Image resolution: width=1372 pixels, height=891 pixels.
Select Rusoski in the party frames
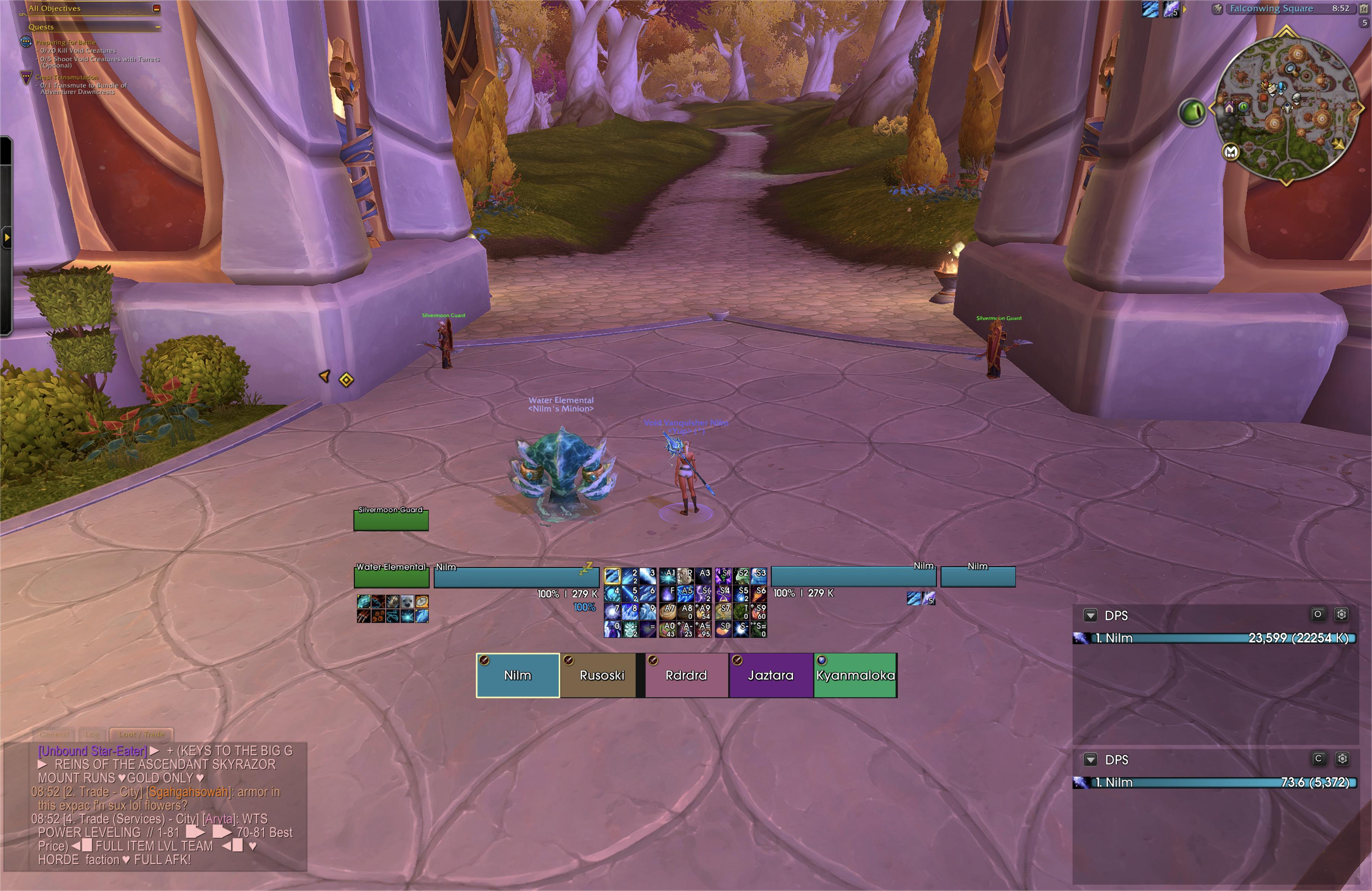601,675
